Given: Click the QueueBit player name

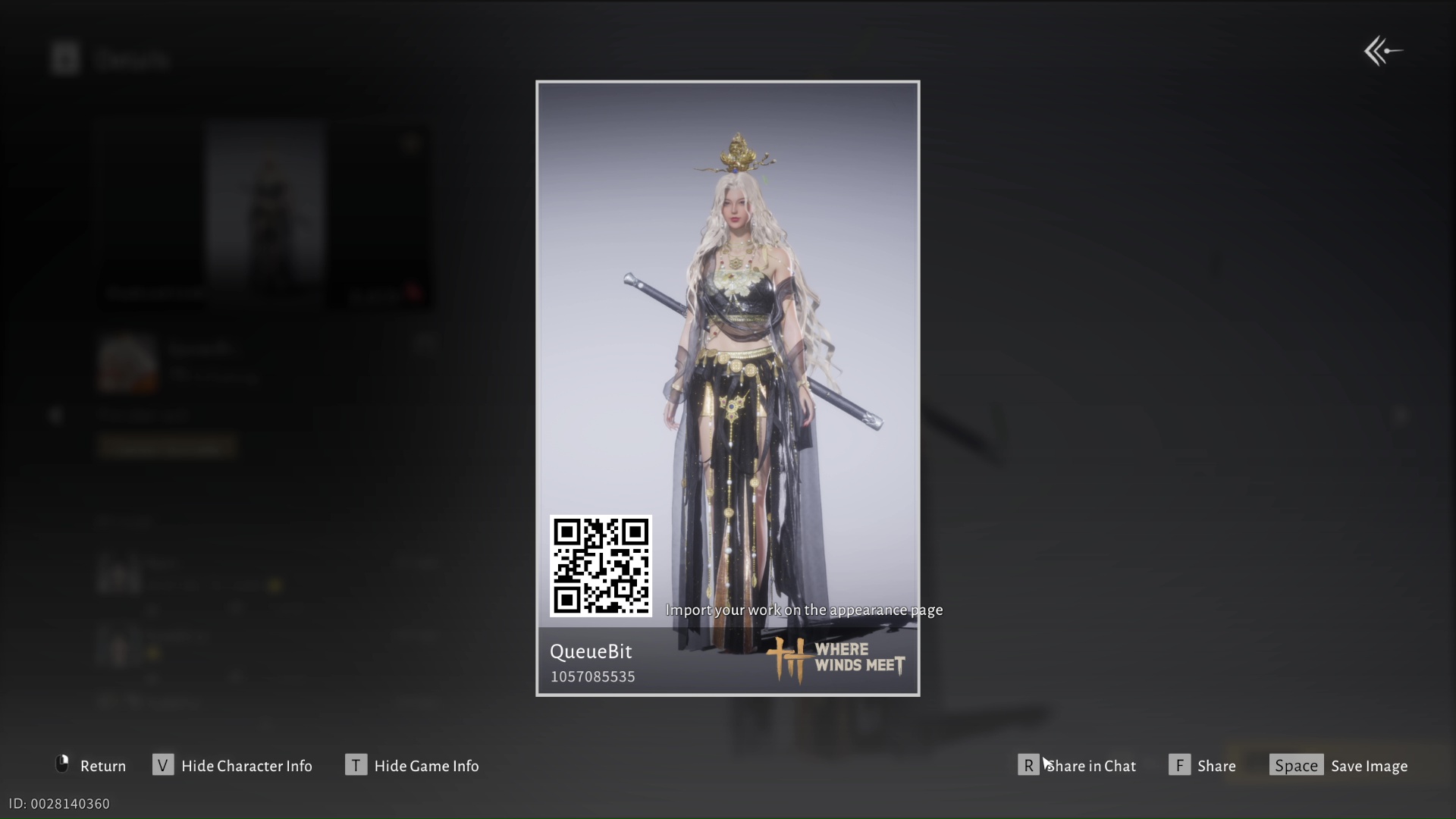Looking at the screenshot, I should click(591, 651).
